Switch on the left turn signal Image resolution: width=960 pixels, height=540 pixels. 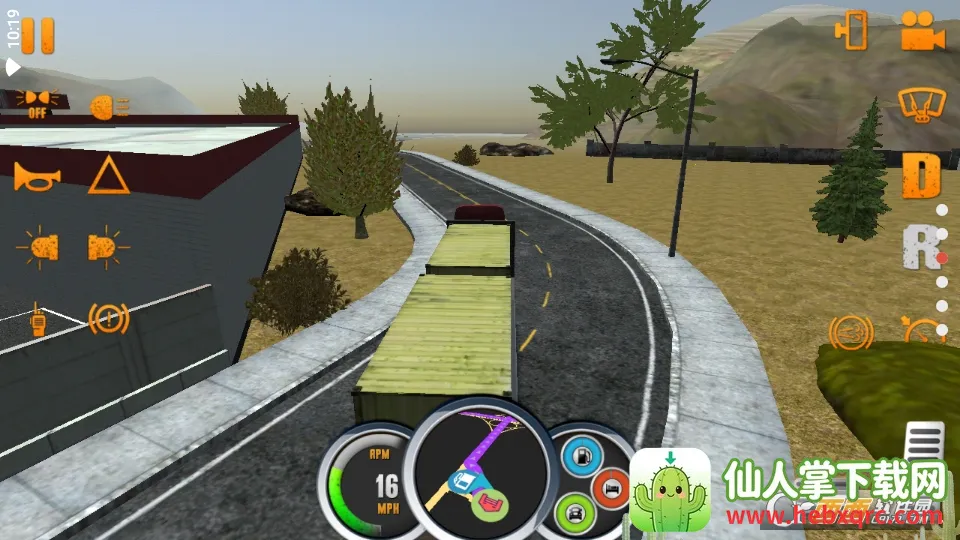(38, 247)
